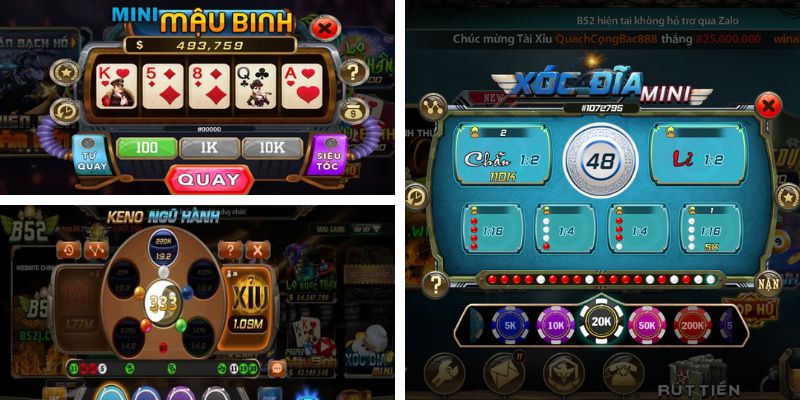Pick the 10K bet level
800x400 pixels.
271,148
